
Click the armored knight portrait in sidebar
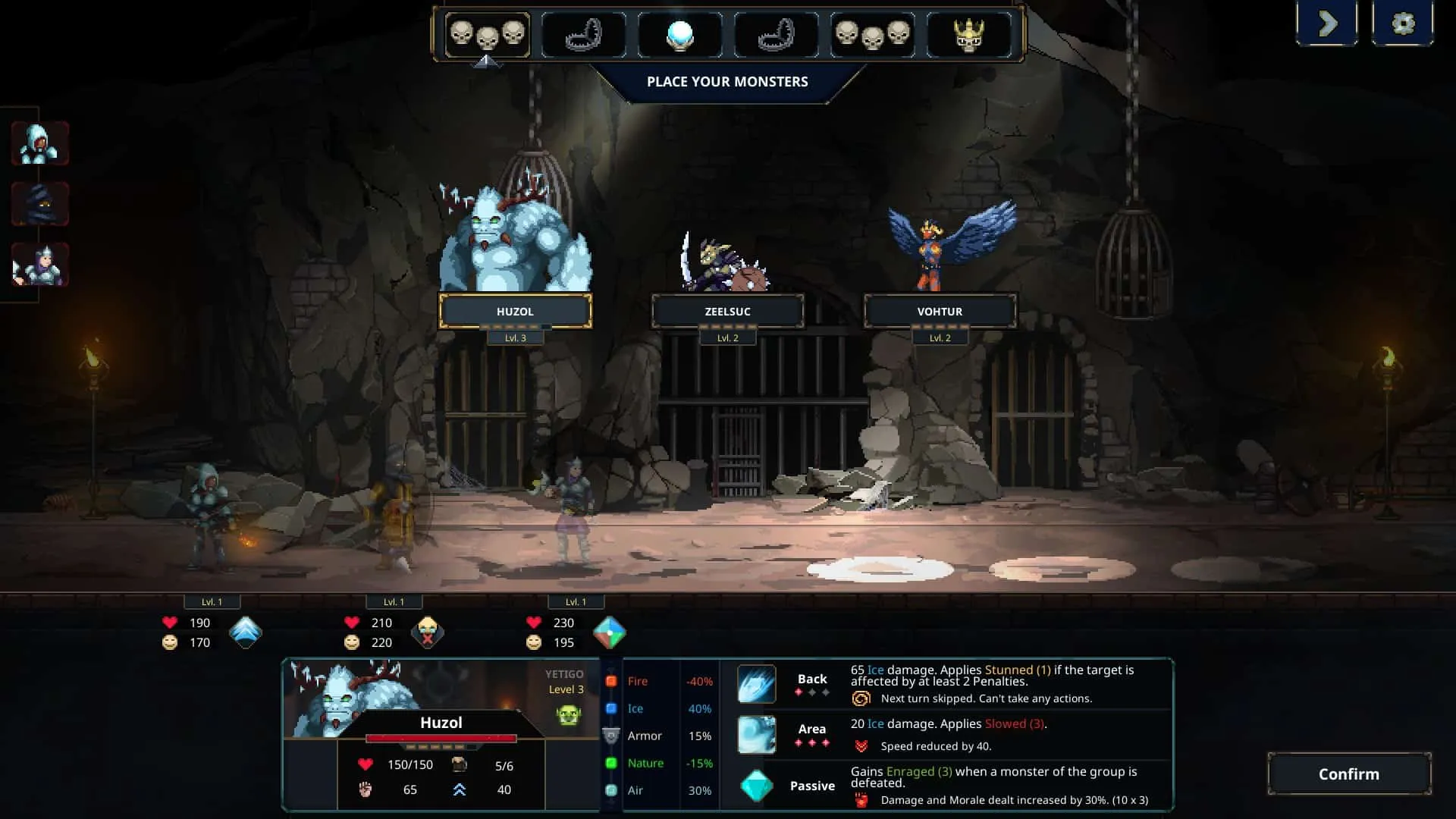coord(39,265)
